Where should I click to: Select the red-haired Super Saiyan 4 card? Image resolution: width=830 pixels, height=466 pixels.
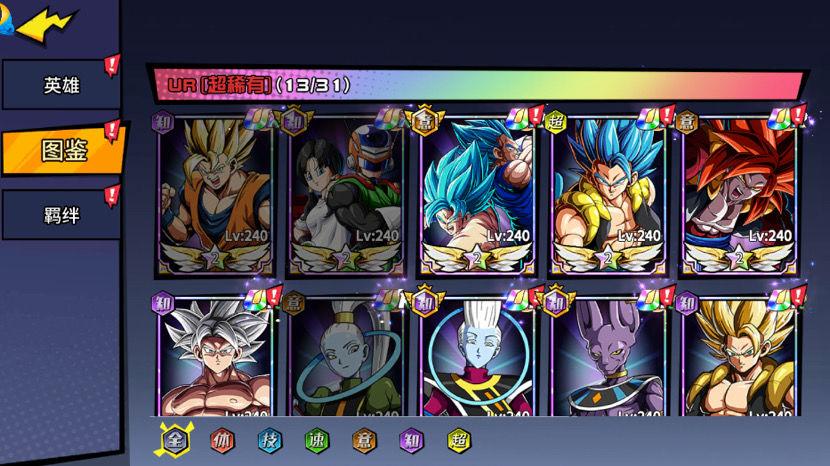click(740, 195)
